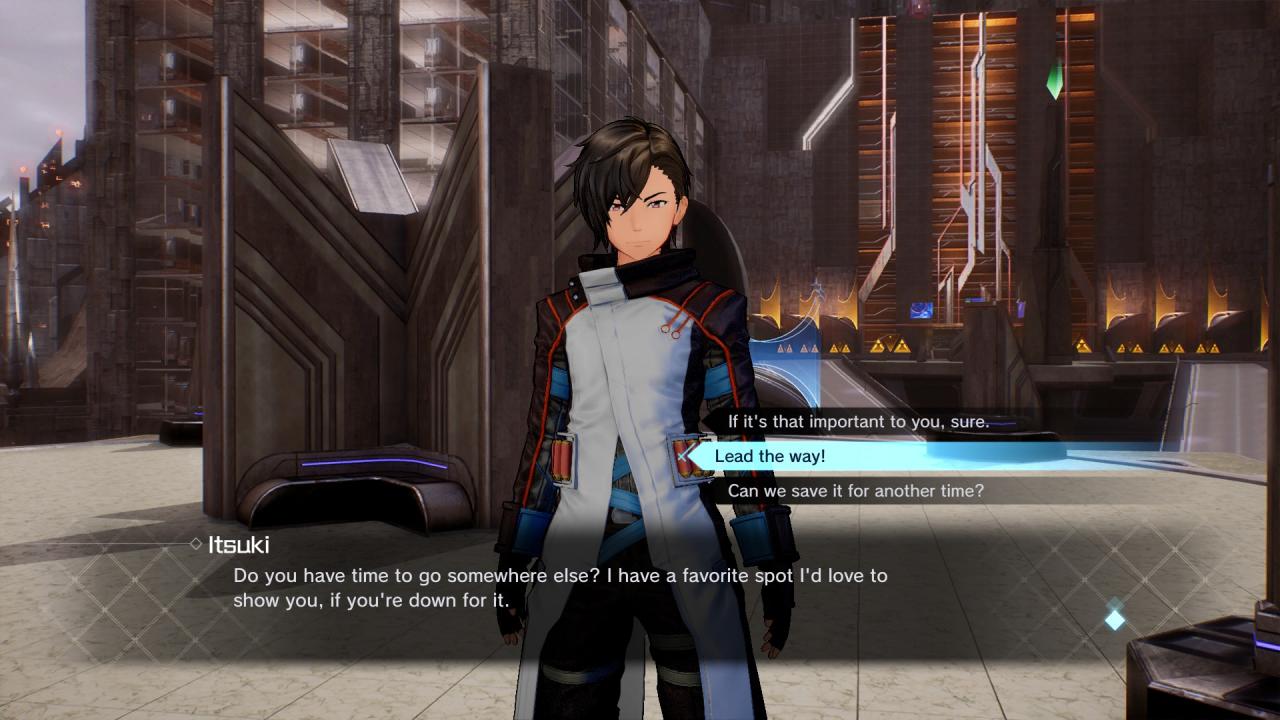Choose "If it's that important to you, sure."
Viewport: 1280px width, 720px height.
pos(858,422)
